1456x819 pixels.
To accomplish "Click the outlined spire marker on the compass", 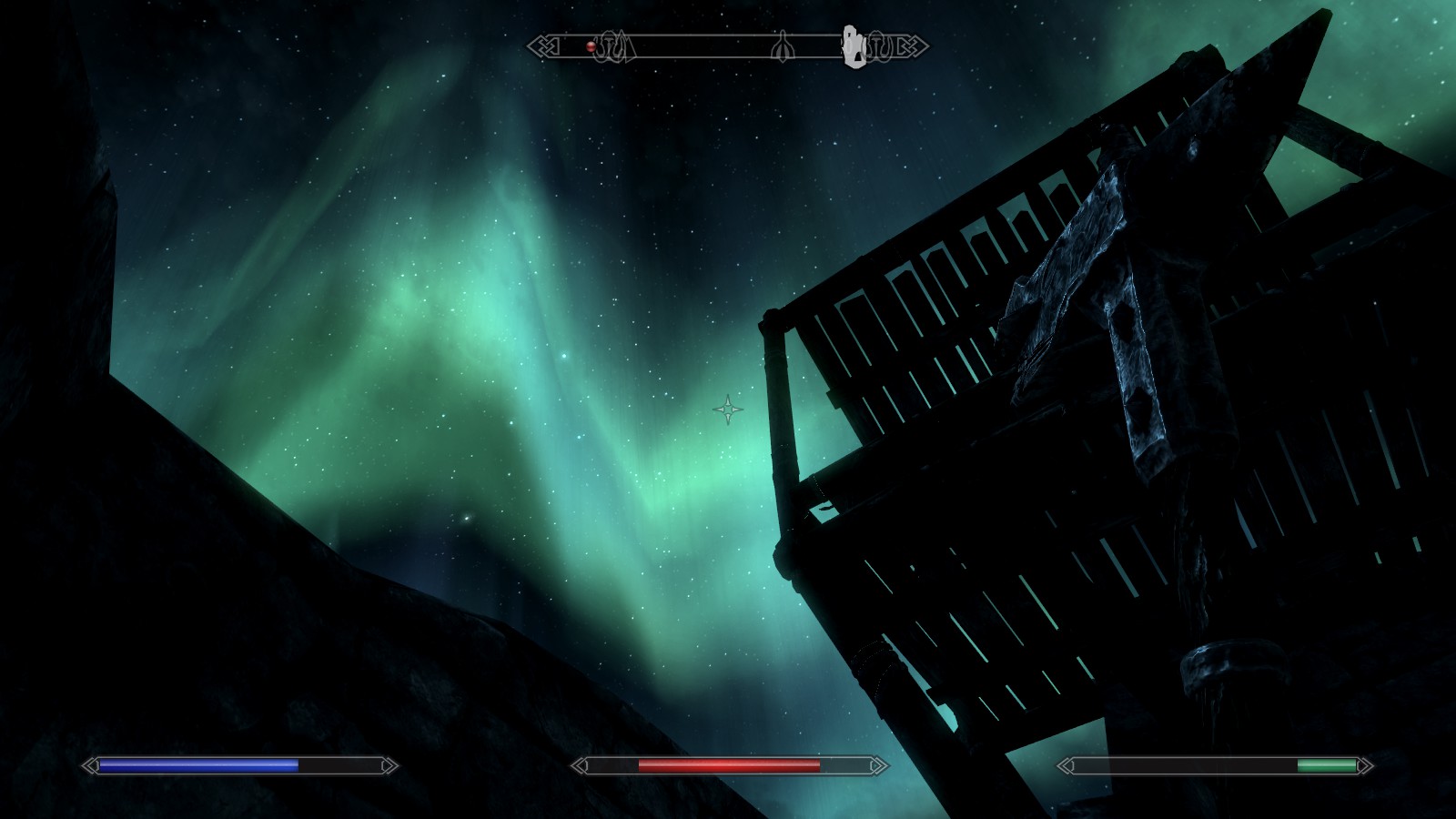I will (x=782, y=46).
